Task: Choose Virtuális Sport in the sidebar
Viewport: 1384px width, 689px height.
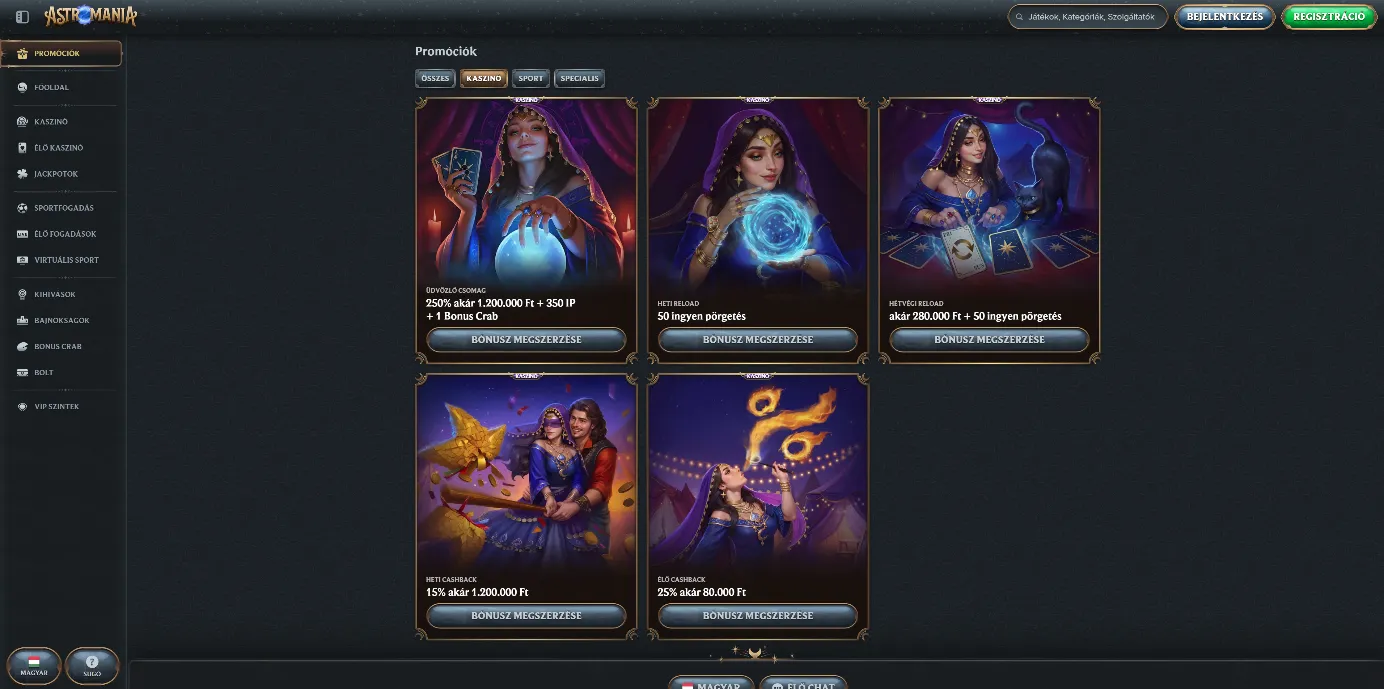Action: [x=66, y=260]
